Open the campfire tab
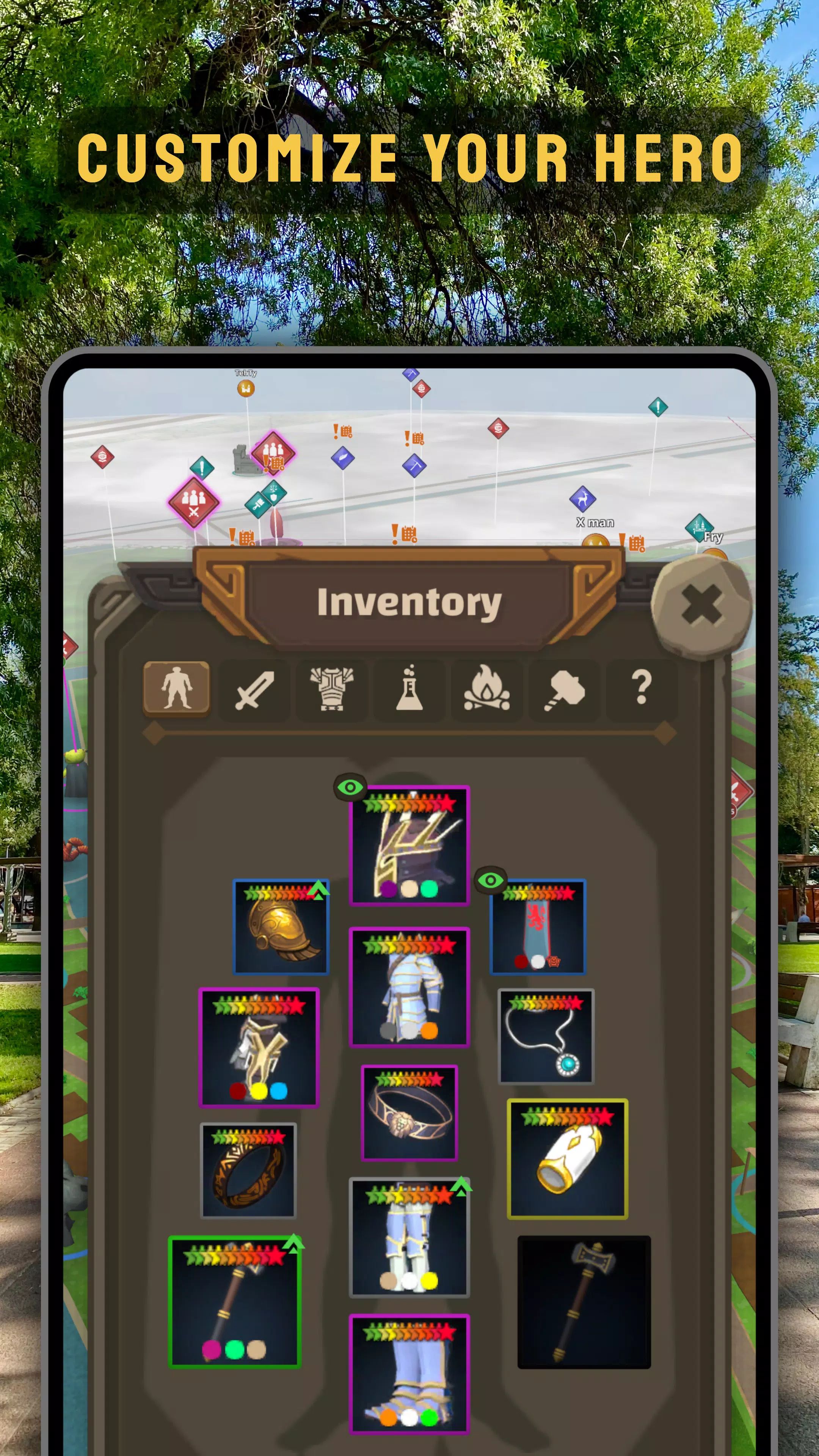The height and width of the screenshot is (1456, 819). click(x=486, y=689)
